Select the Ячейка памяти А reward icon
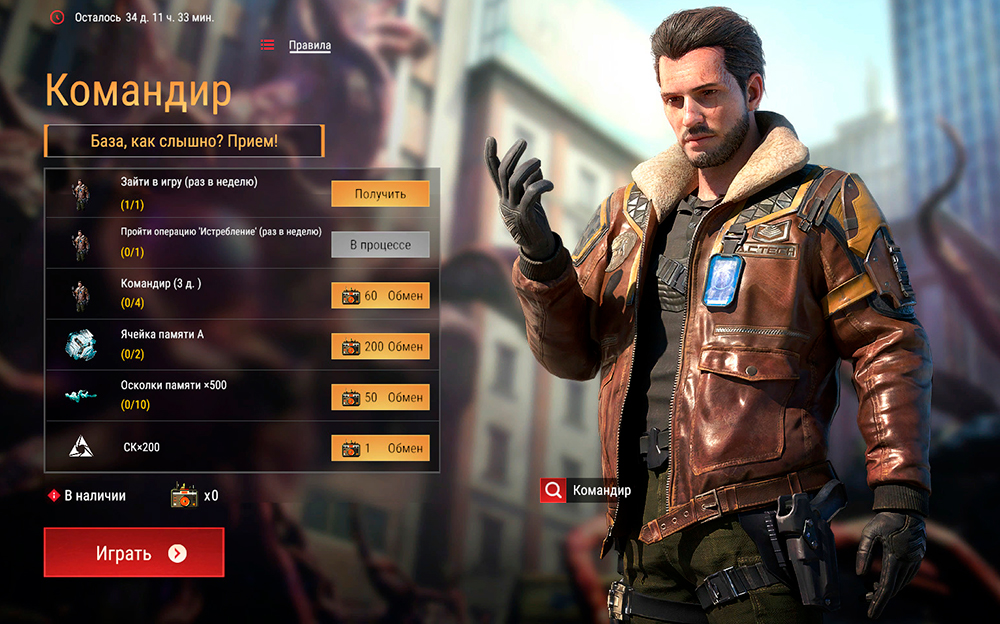The width and height of the screenshot is (1000, 624). point(81,345)
